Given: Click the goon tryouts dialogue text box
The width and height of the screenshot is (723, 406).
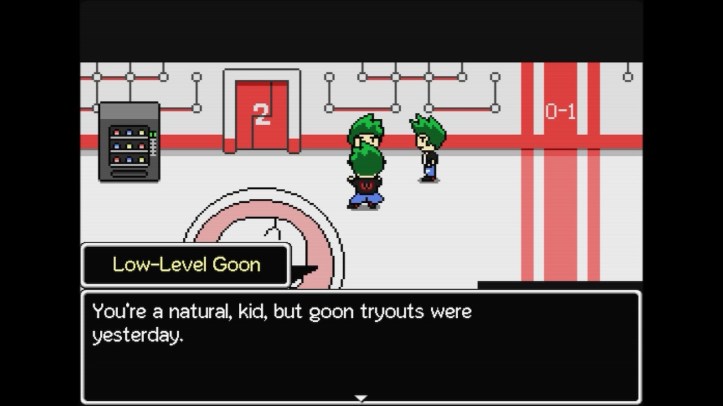Looking at the screenshot, I should [361, 345].
